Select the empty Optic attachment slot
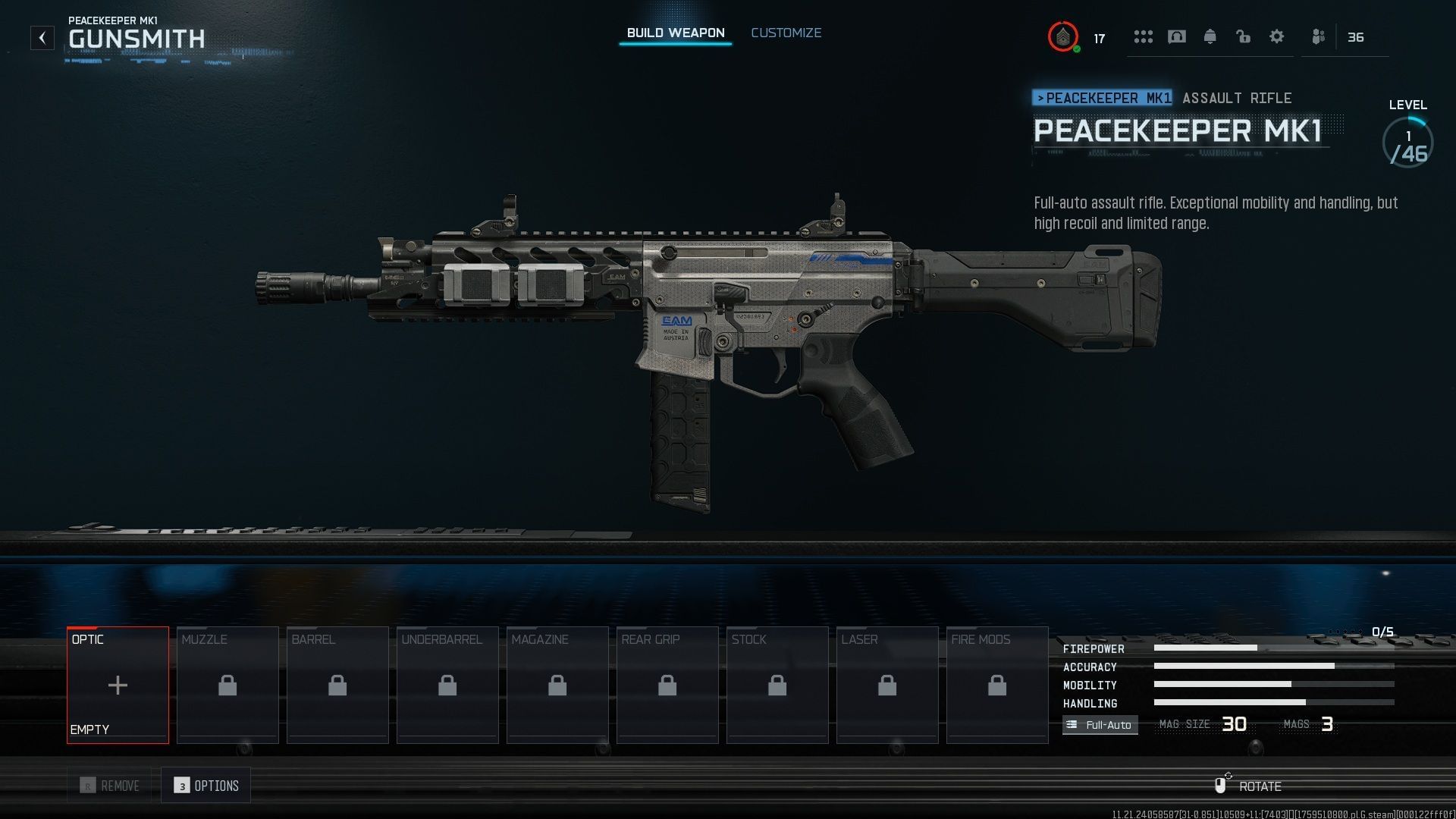The height and width of the screenshot is (819, 1456). point(118,685)
